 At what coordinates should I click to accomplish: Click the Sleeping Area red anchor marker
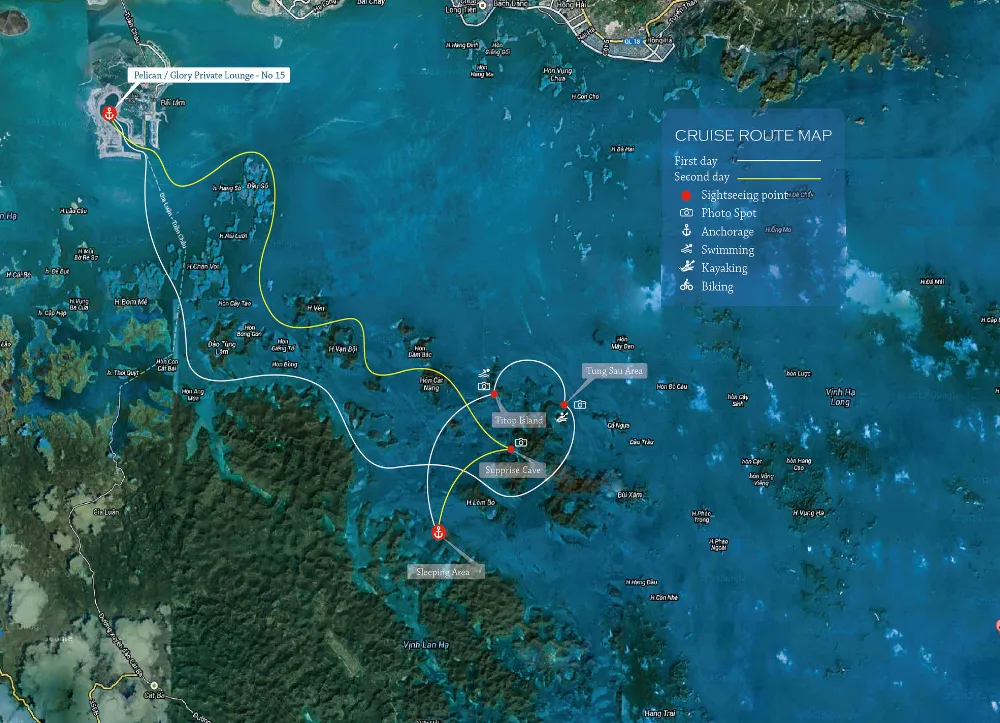[437, 532]
